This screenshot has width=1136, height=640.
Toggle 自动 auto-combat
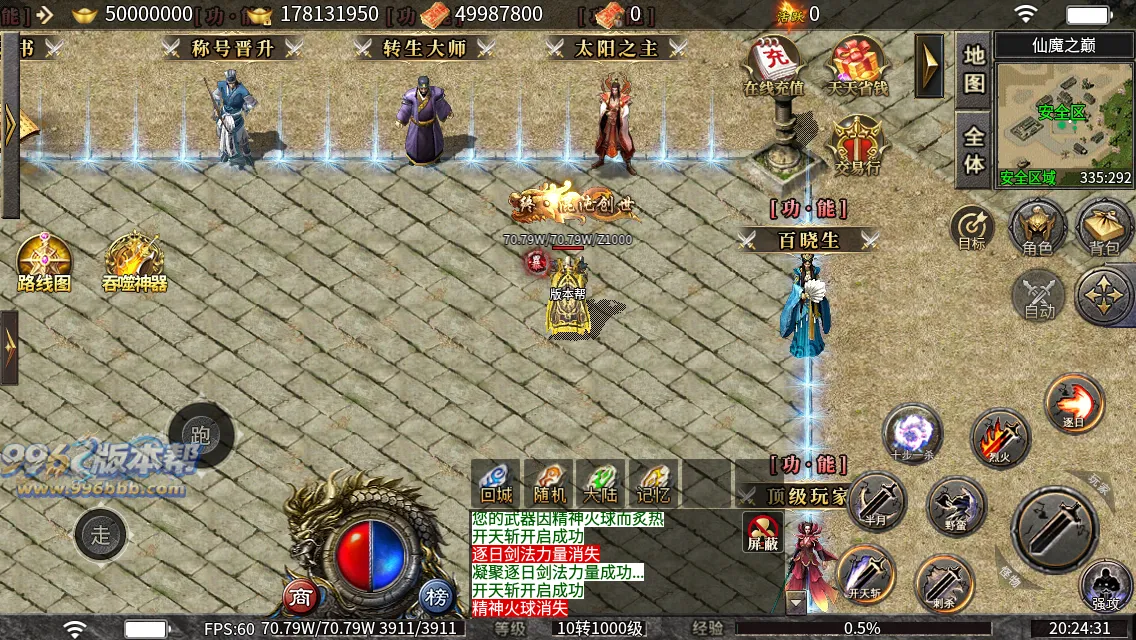(x=1039, y=296)
